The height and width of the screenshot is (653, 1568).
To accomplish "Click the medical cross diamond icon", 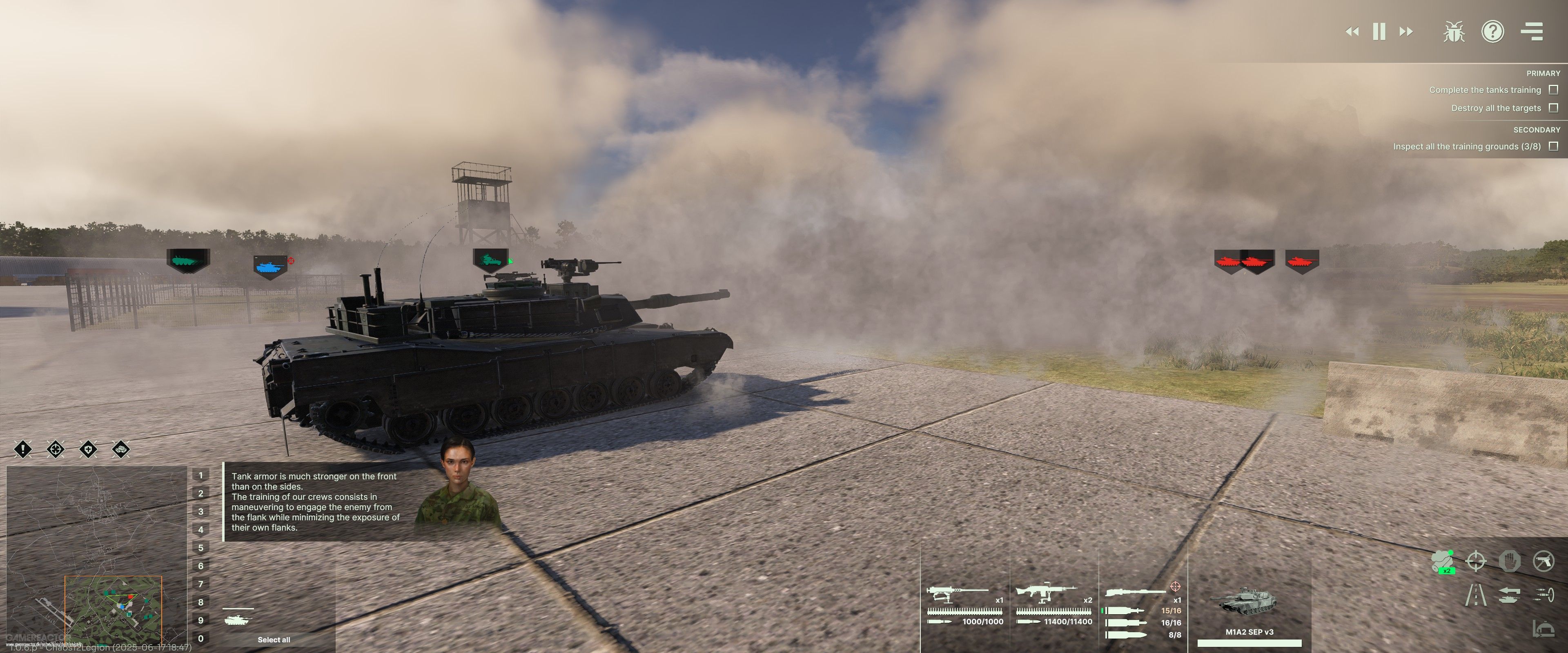I will pos(88,450).
